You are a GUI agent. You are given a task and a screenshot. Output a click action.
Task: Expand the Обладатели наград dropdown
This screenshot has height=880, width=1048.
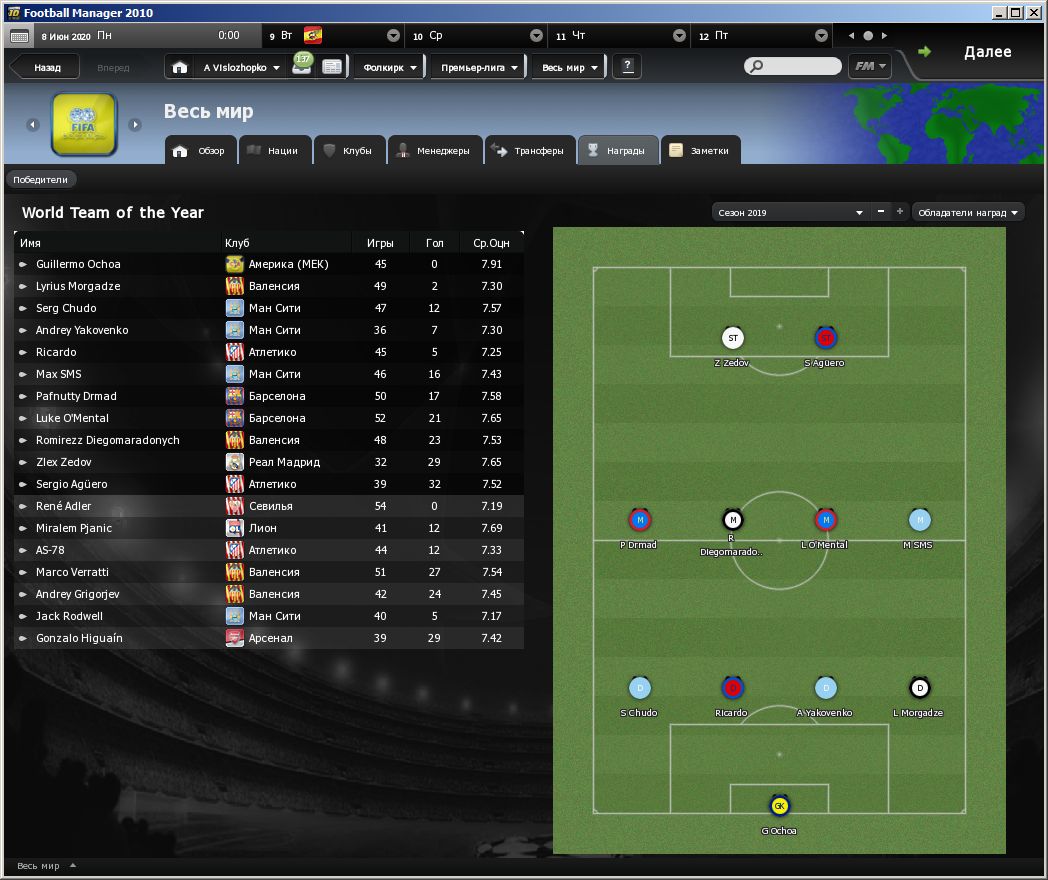pyautogui.click(x=968, y=212)
